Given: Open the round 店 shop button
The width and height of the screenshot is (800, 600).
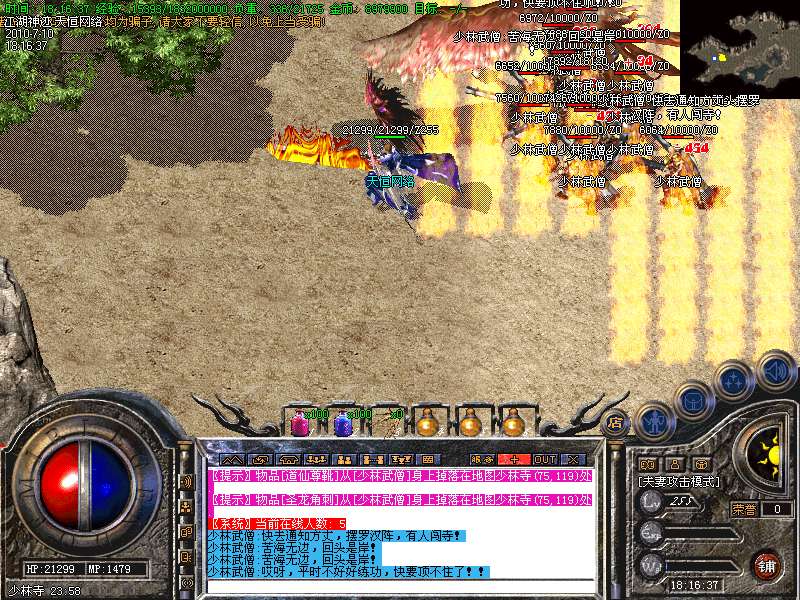Looking at the screenshot, I should [615, 422].
